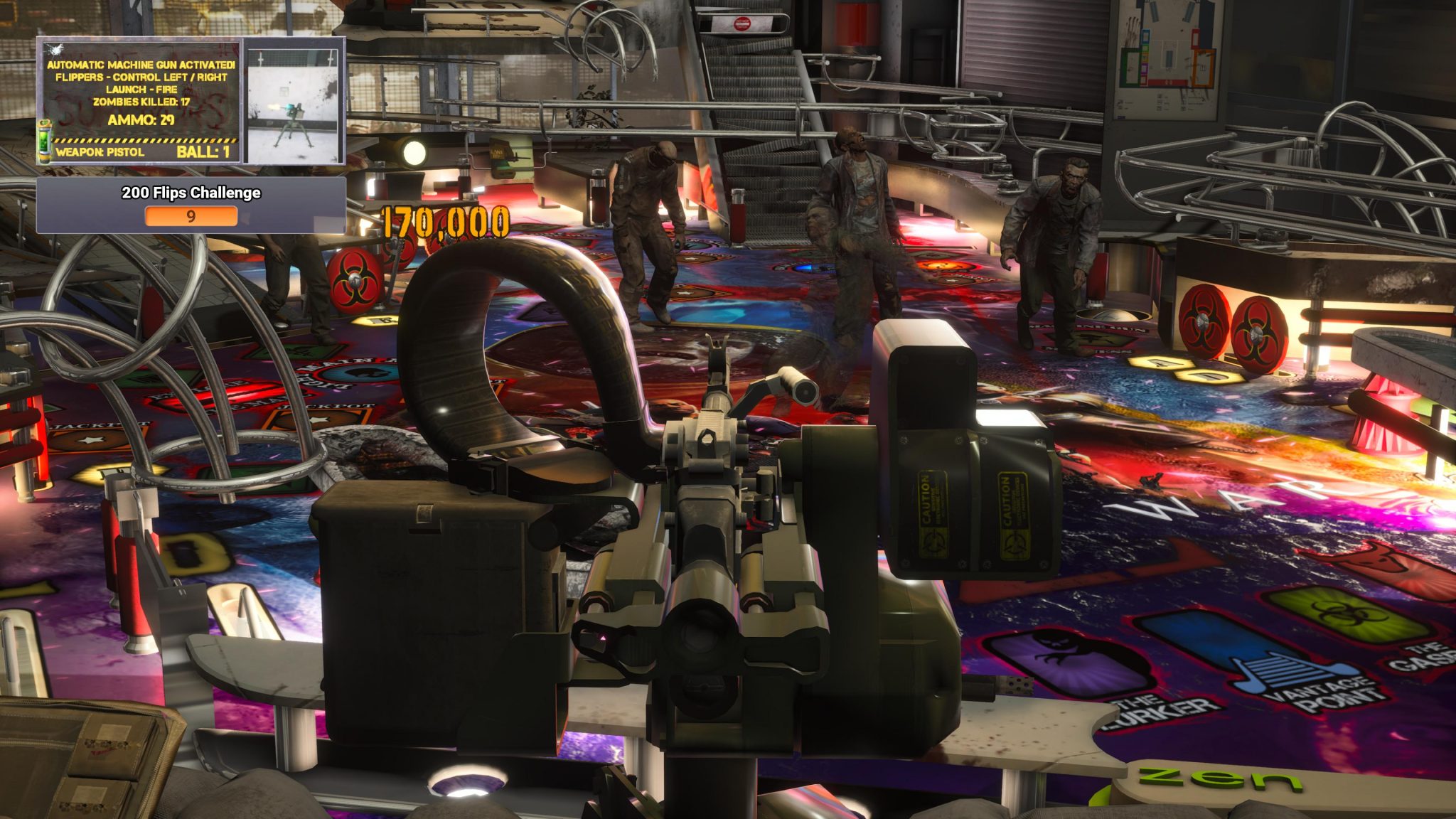Open the turret camera preview window

coord(291,103)
